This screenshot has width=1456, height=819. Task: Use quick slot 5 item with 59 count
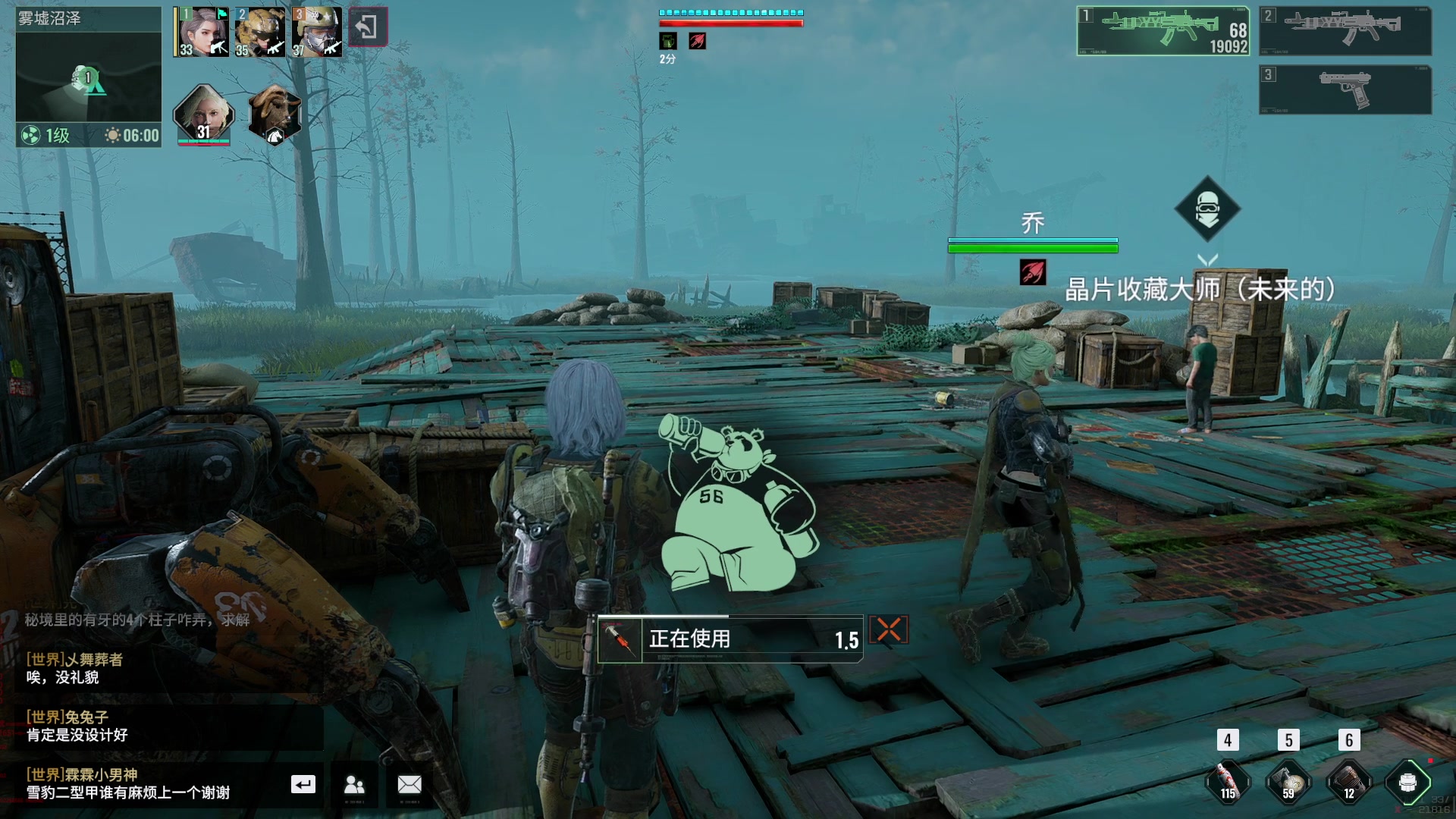(x=1288, y=780)
